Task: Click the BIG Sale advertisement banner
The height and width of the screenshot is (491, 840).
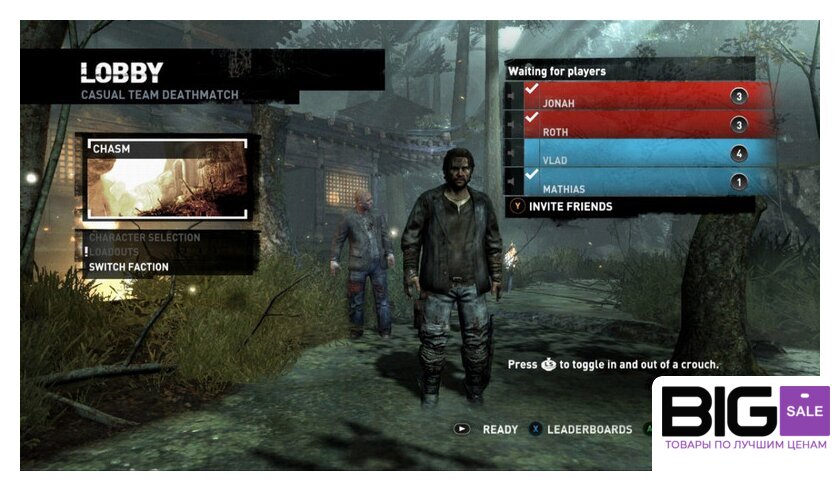Action: click(x=744, y=423)
